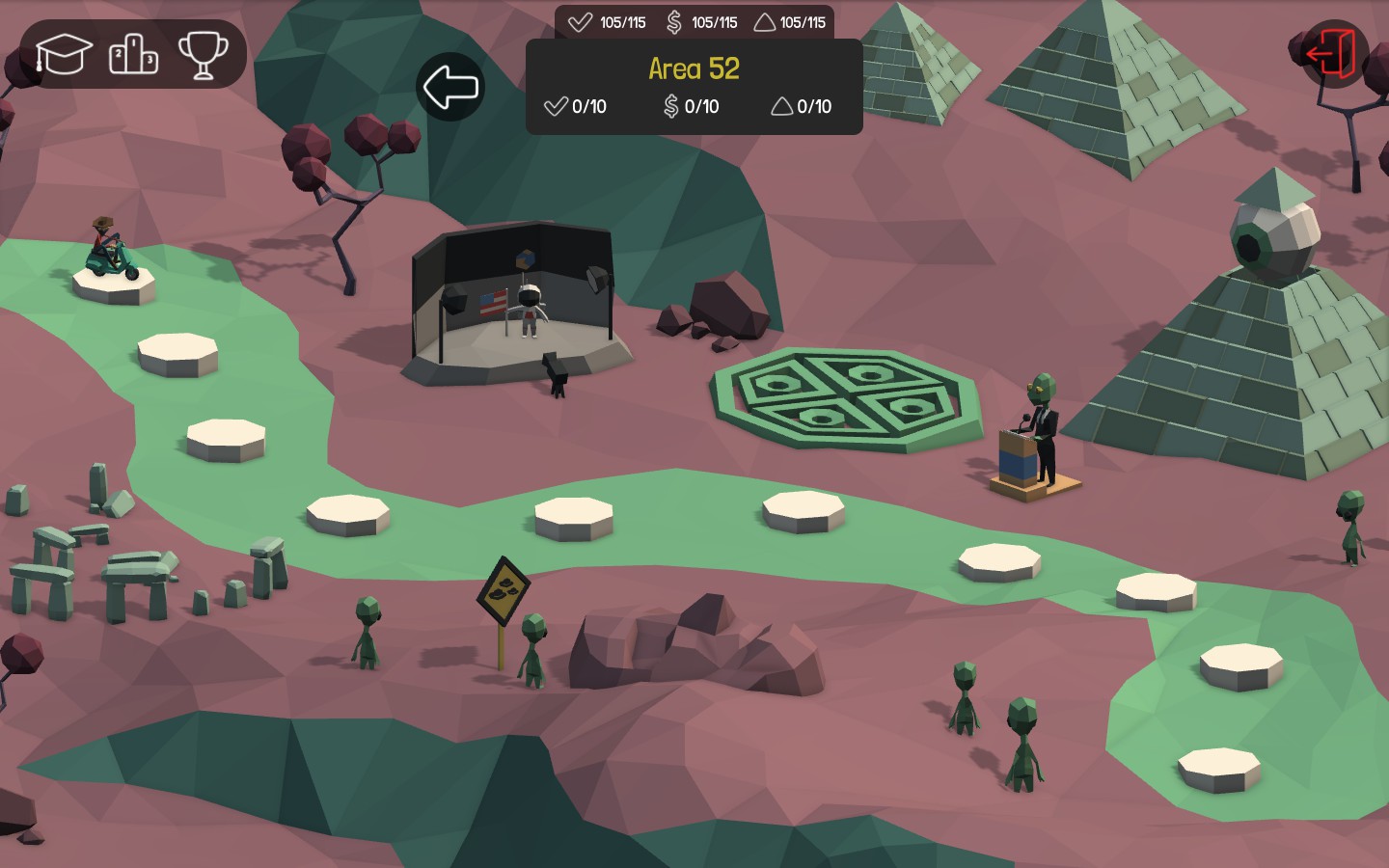Image resolution: width=1389 pixels, height=868 pixels.
Task: Click the back arrow button
Action: [x=449, y=87]
